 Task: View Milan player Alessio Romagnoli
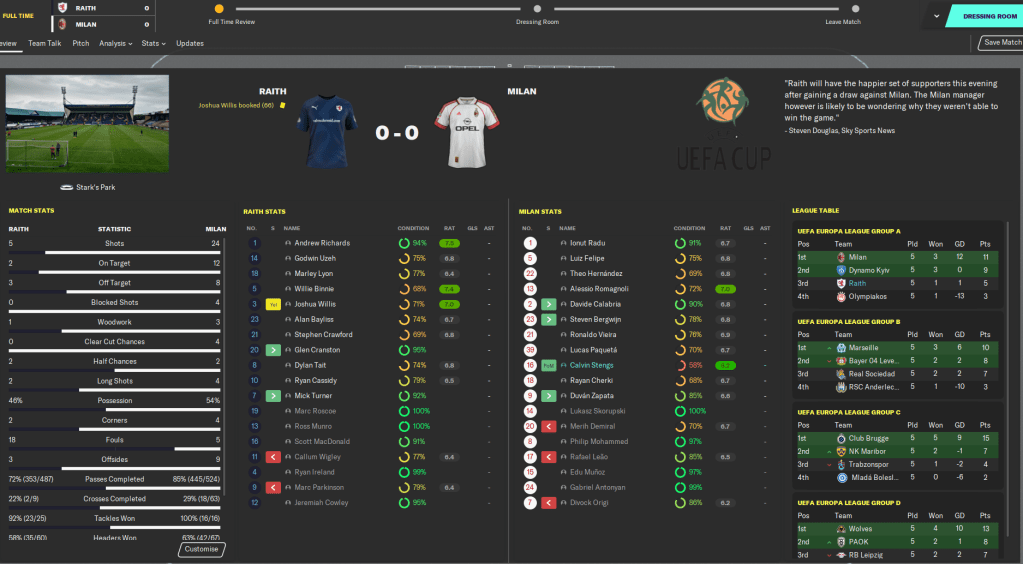(602, 289)
